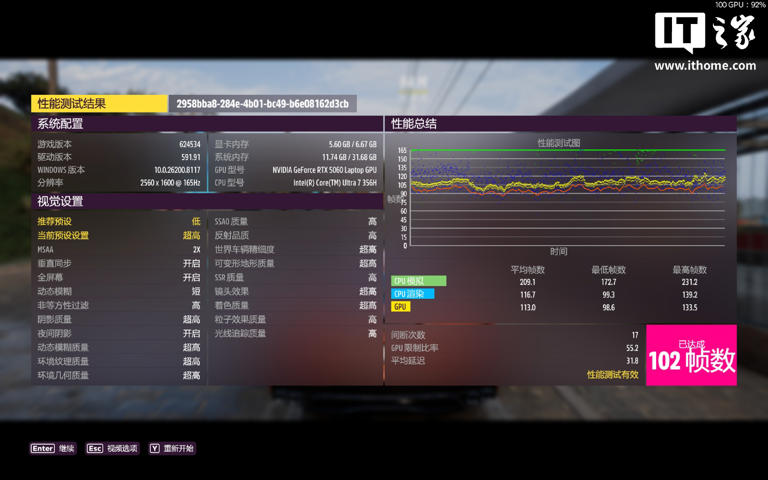Screen dimensions: 768x480
Task: Restart the benchmark test (重新开始)
Action: click(172, 449)
